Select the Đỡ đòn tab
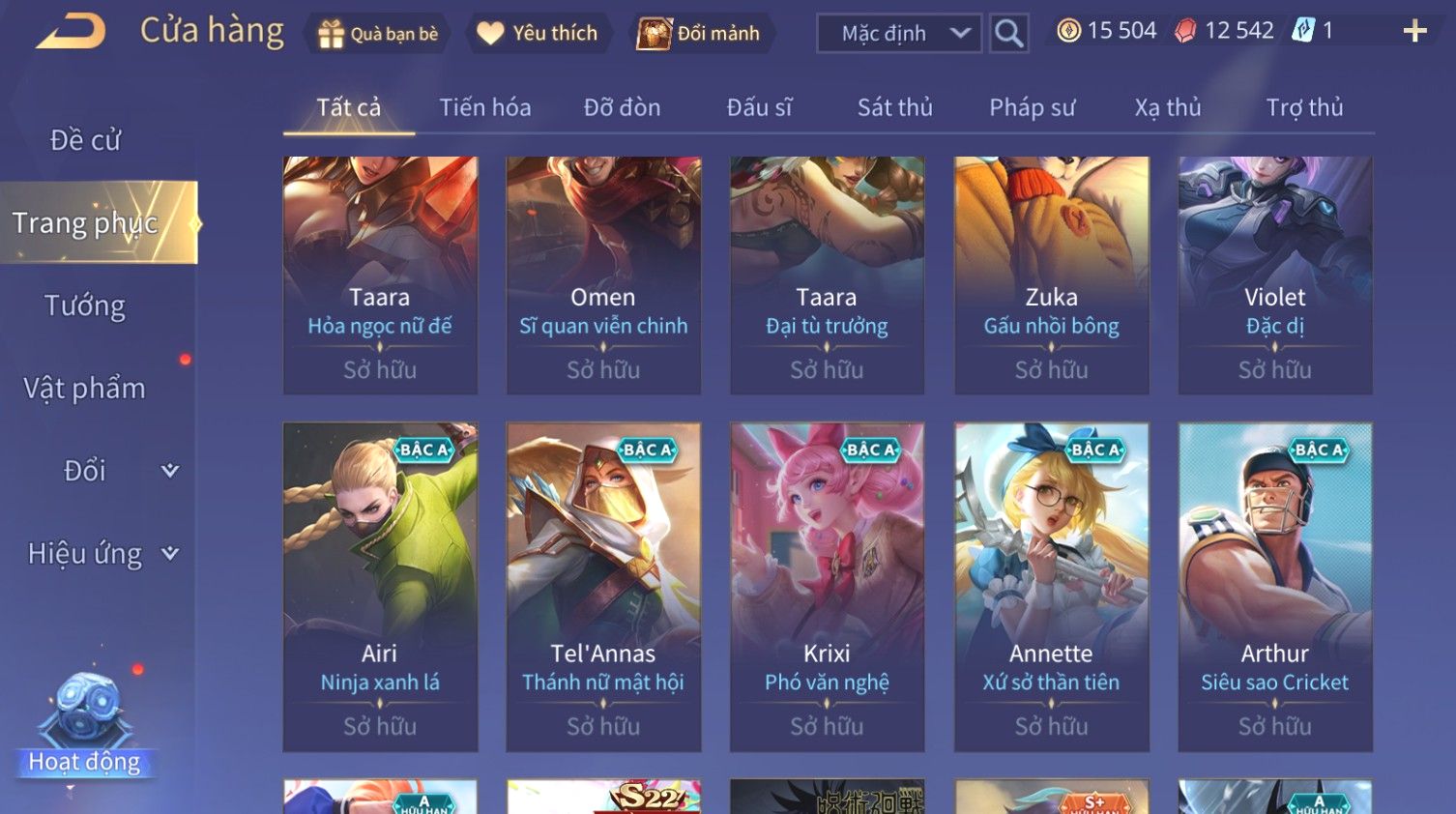The height and width of the screenshot is (814, 1456). point(622,107)
